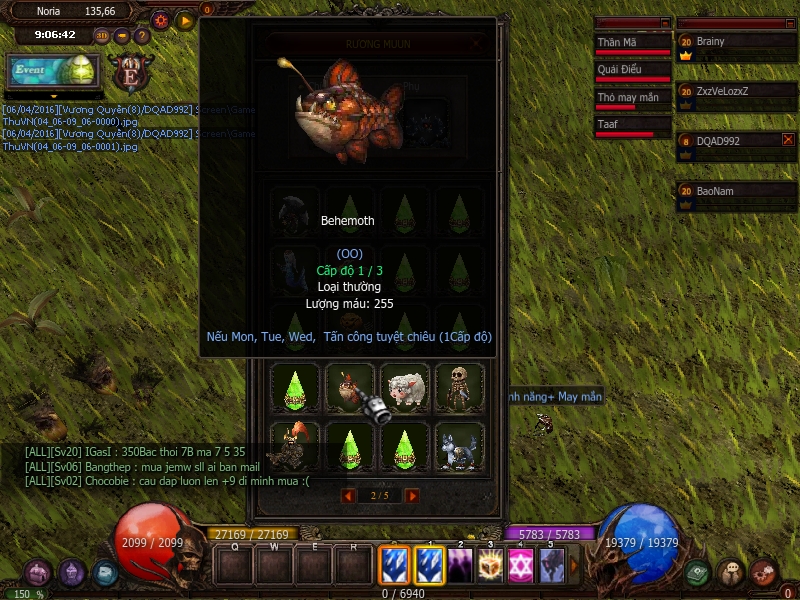Toggle the 3D view button
Image resolution: width=800 pixels, height=600 pixels.
coord(102,35)
